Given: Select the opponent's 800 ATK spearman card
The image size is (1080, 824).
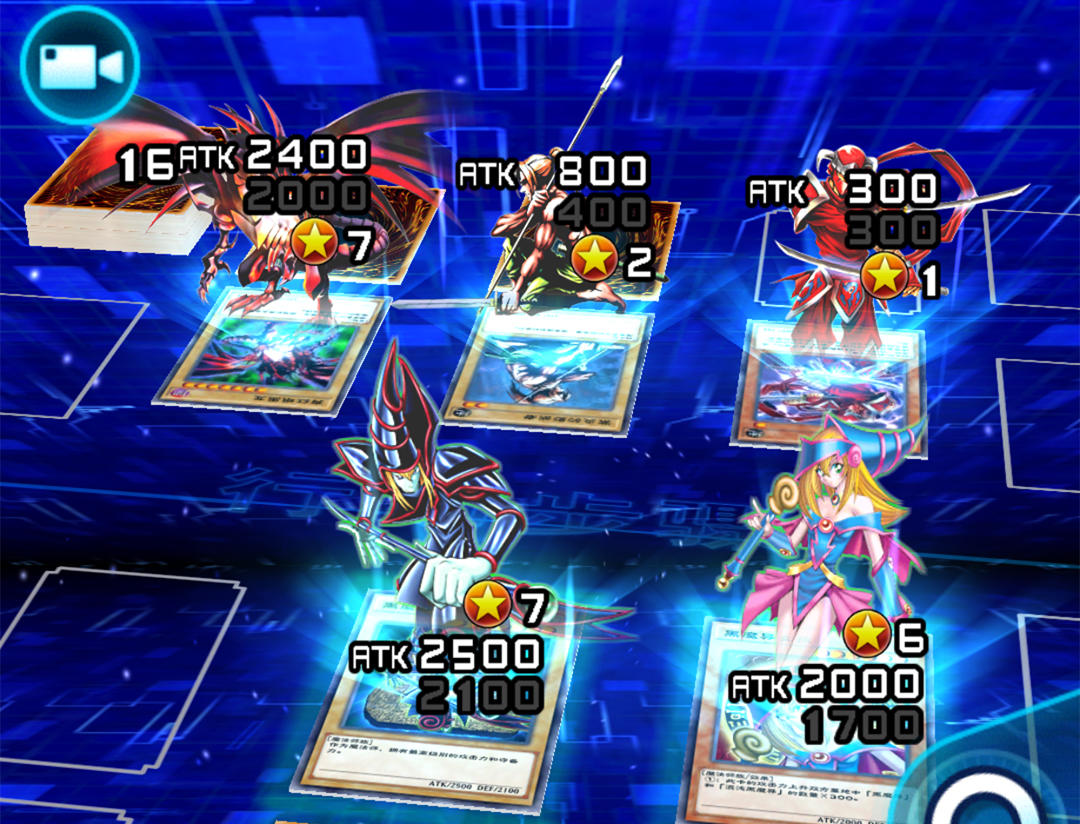Looking at the screenshot, I should coord(548,370).
